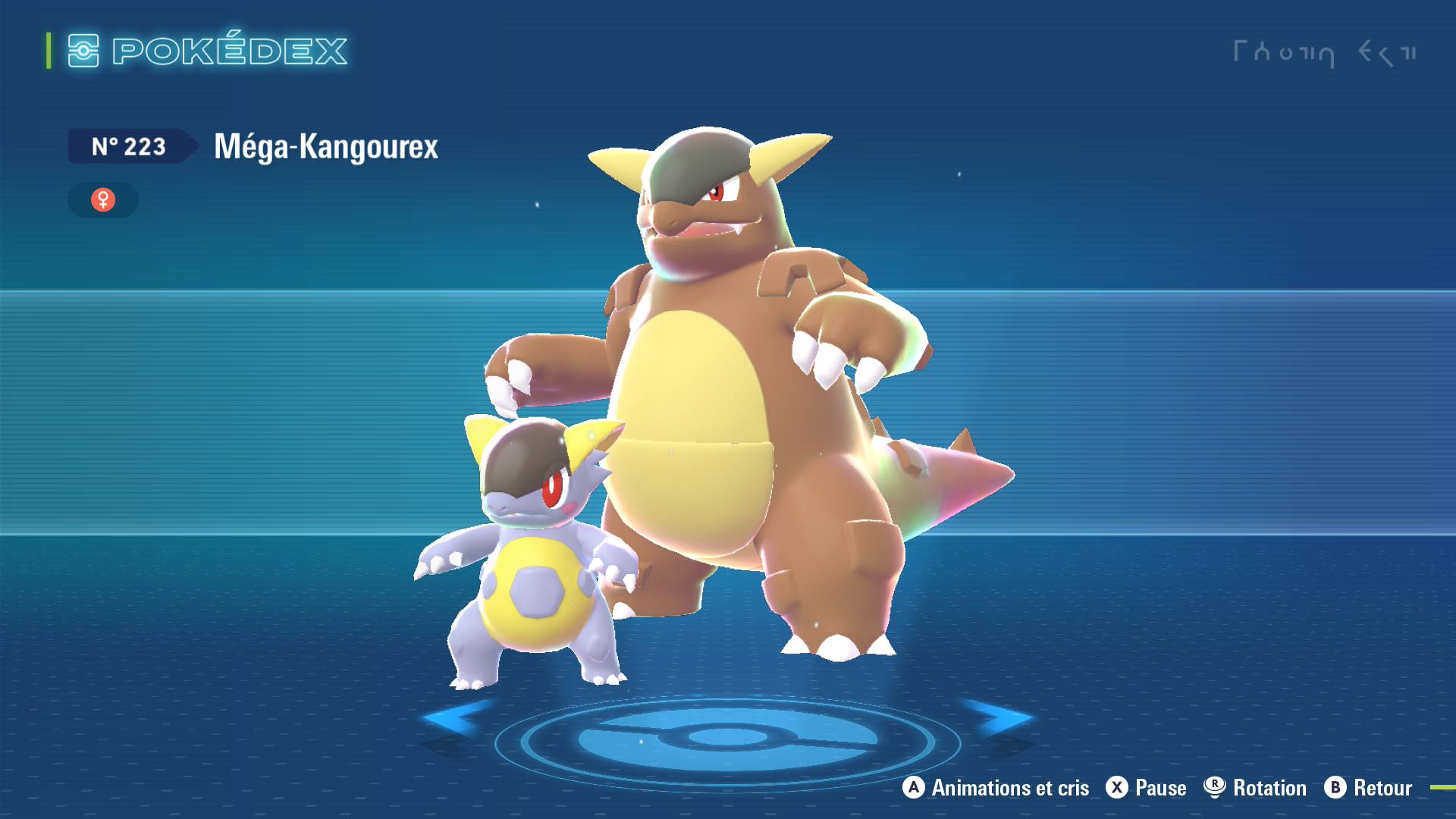1456x819 pixels.
Task: Show the previous form with the left arrow
Action: pos(455,717)
